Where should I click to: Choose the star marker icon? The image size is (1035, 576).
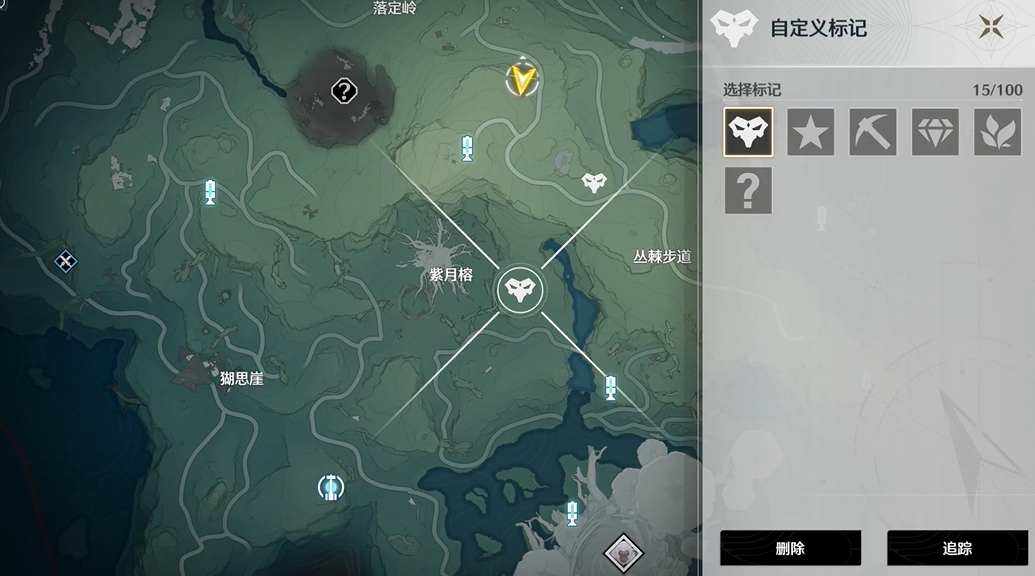point(810,132)
